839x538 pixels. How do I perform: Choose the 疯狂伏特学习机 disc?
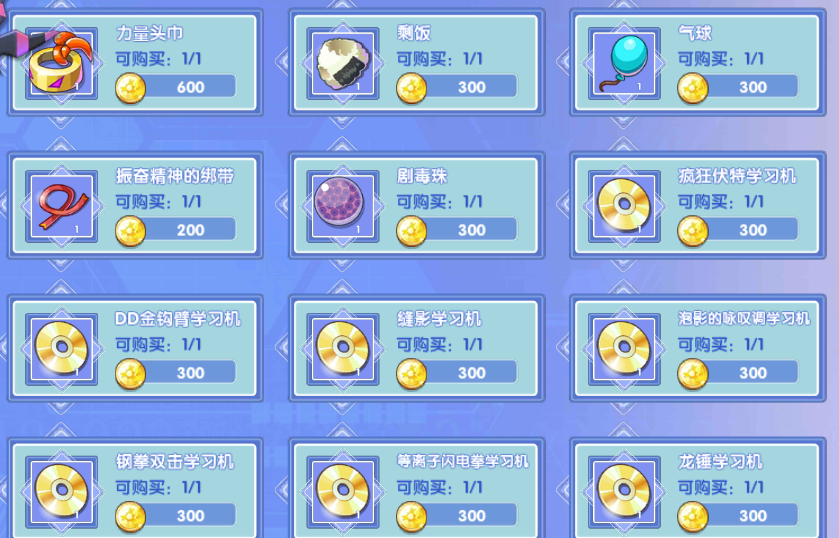pyautogui.click(x=697, y=205)
